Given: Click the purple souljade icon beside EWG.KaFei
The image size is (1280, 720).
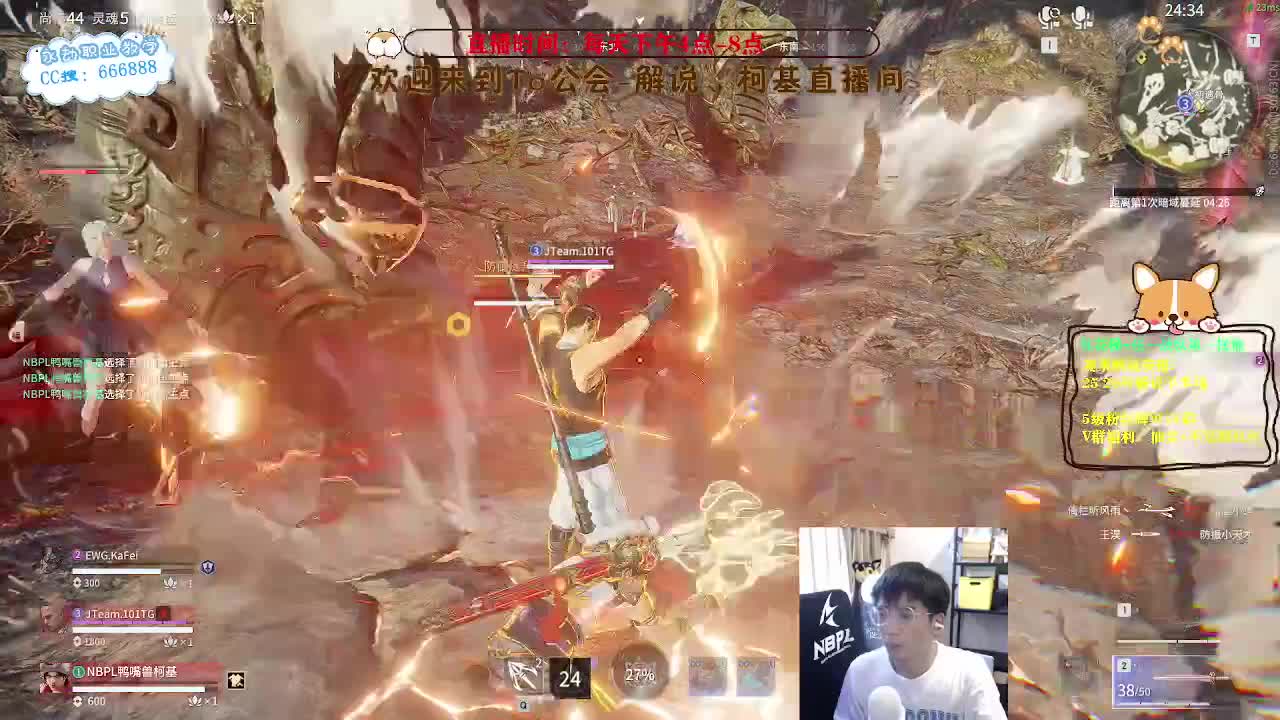Looking at the screenshot, I should (x=207, y=567).
